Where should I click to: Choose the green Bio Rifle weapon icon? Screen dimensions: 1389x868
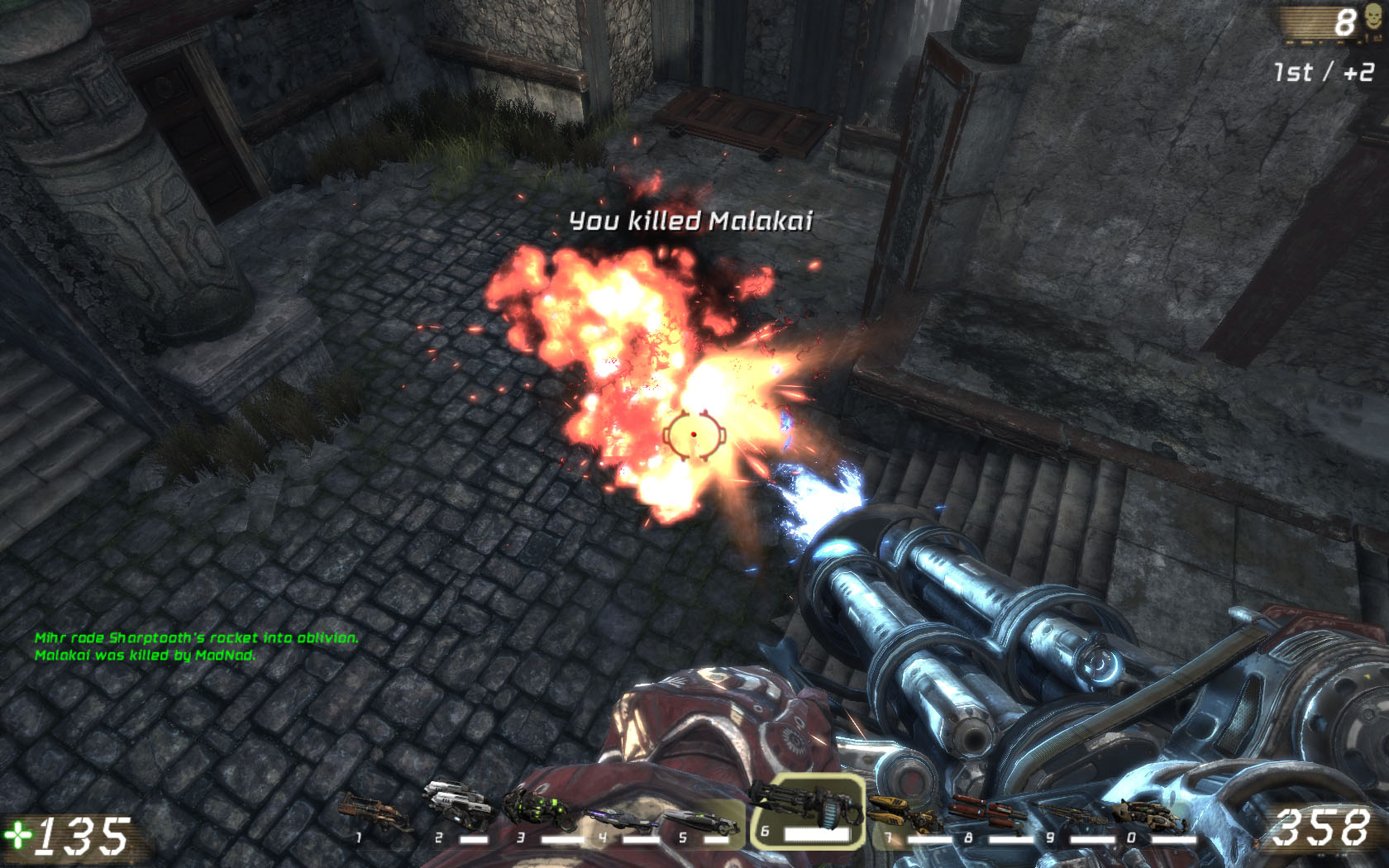pos(541,810)
